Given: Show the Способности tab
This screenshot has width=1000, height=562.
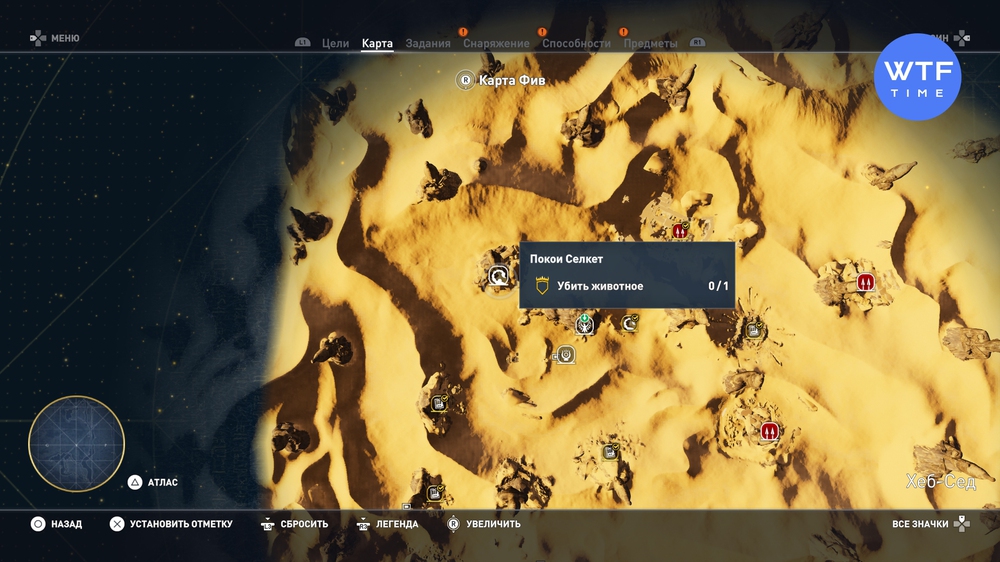Looking at the screenshot, I should pyautogui.click(x=576, y=44).
